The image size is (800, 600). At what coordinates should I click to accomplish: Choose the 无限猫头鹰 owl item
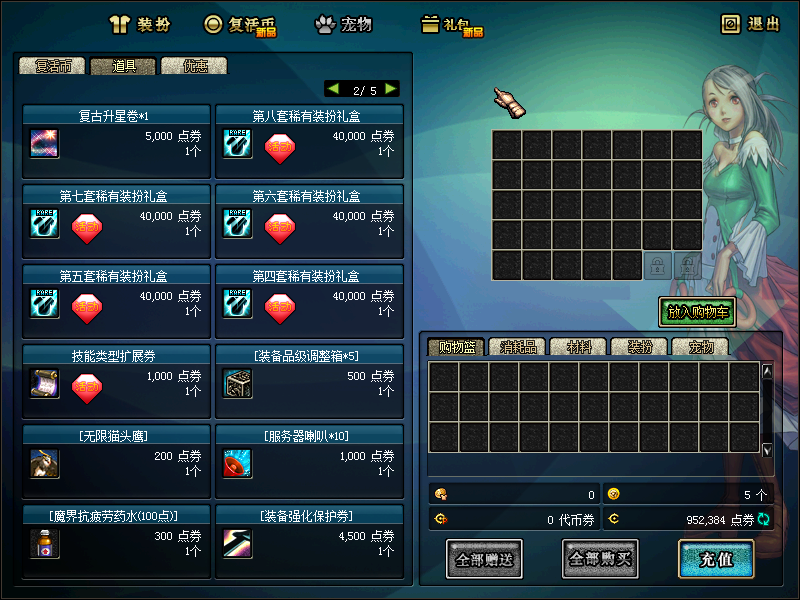45,464
